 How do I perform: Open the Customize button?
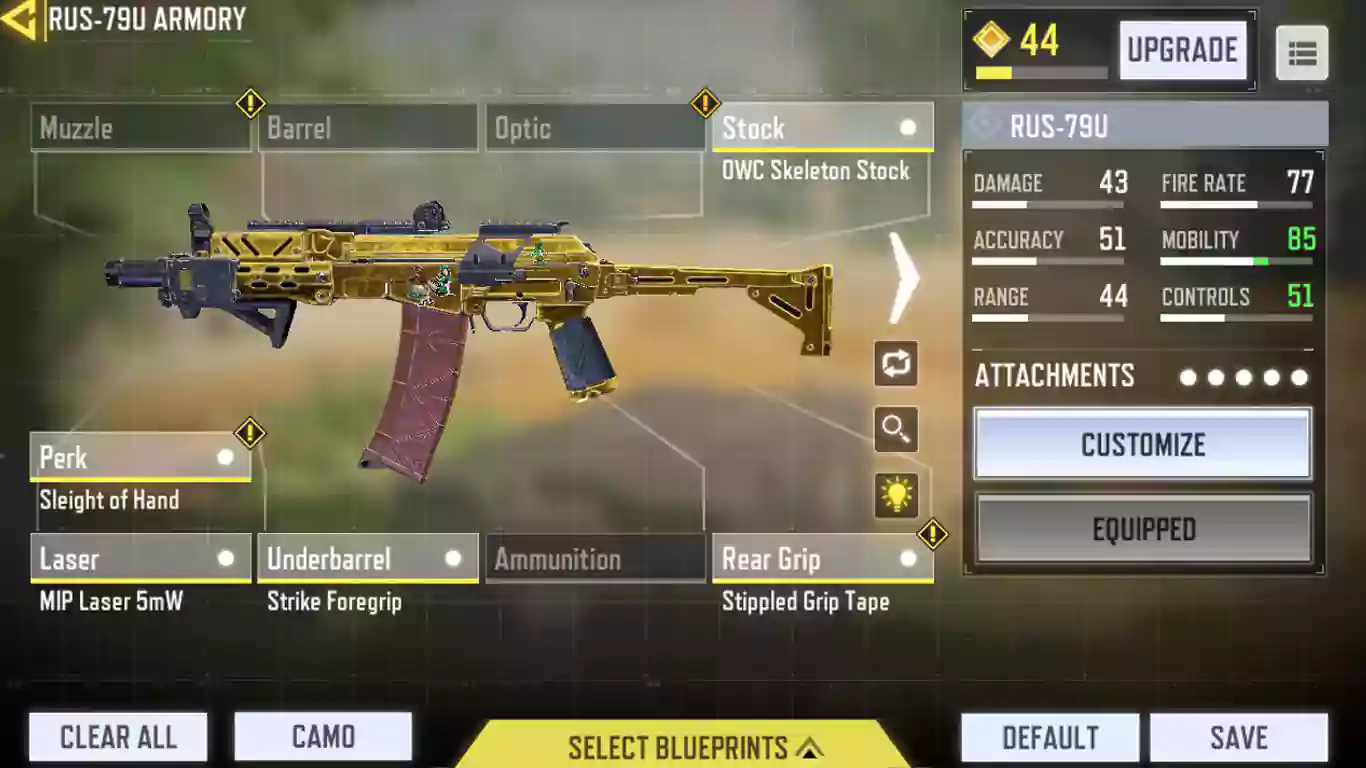click(1143, 444)
